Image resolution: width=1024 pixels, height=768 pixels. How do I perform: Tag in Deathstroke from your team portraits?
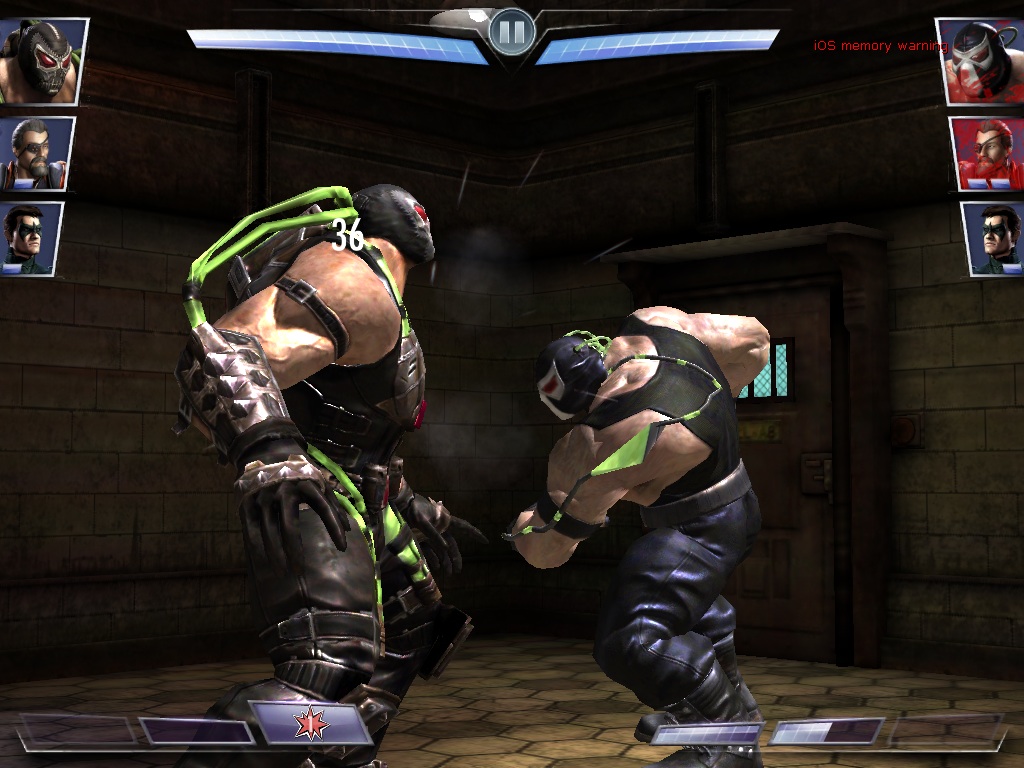pyautogui.click(x=37, y=153)
